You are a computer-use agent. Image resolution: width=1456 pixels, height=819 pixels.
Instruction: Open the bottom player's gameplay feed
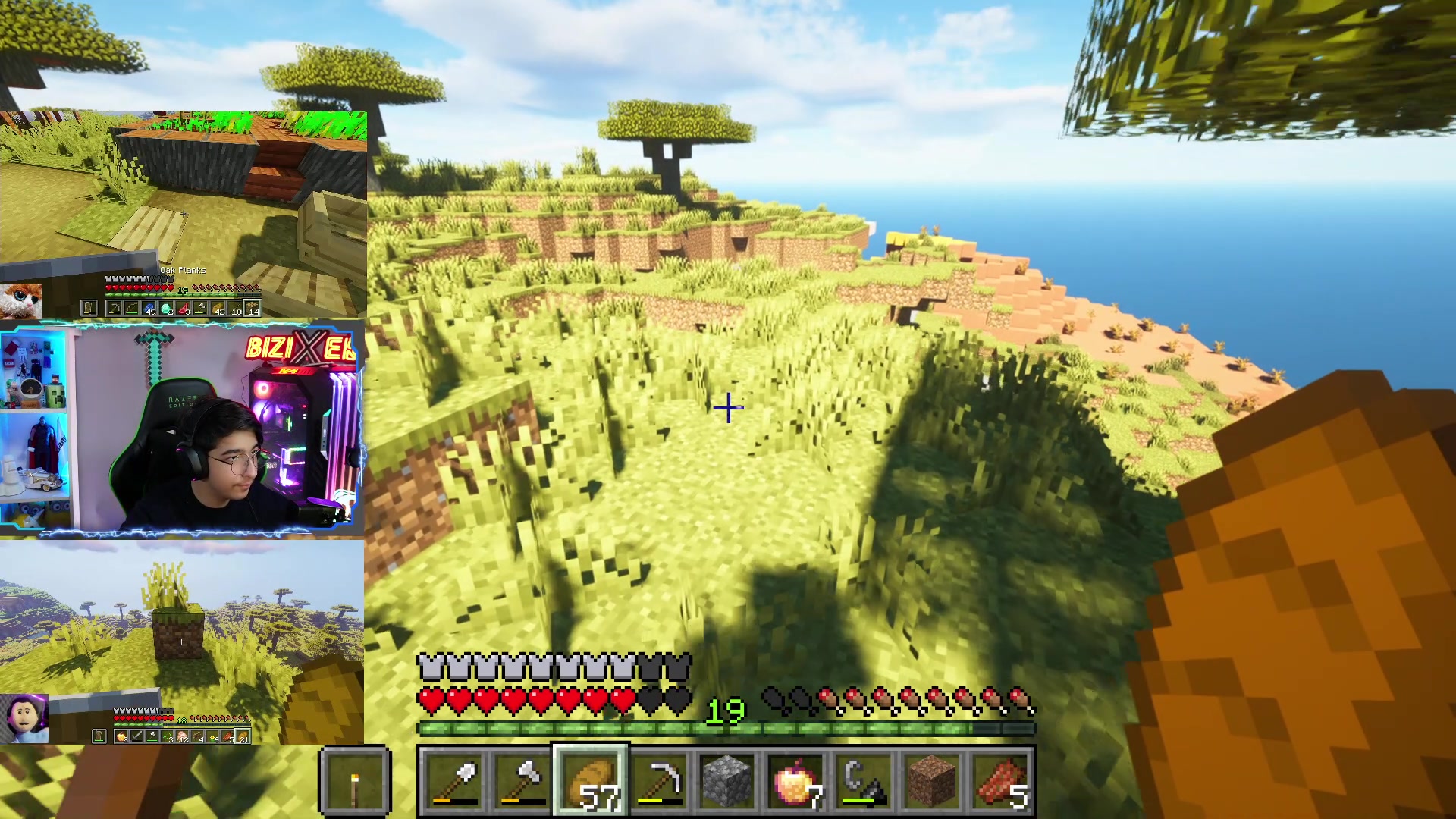tap(182, 642)
